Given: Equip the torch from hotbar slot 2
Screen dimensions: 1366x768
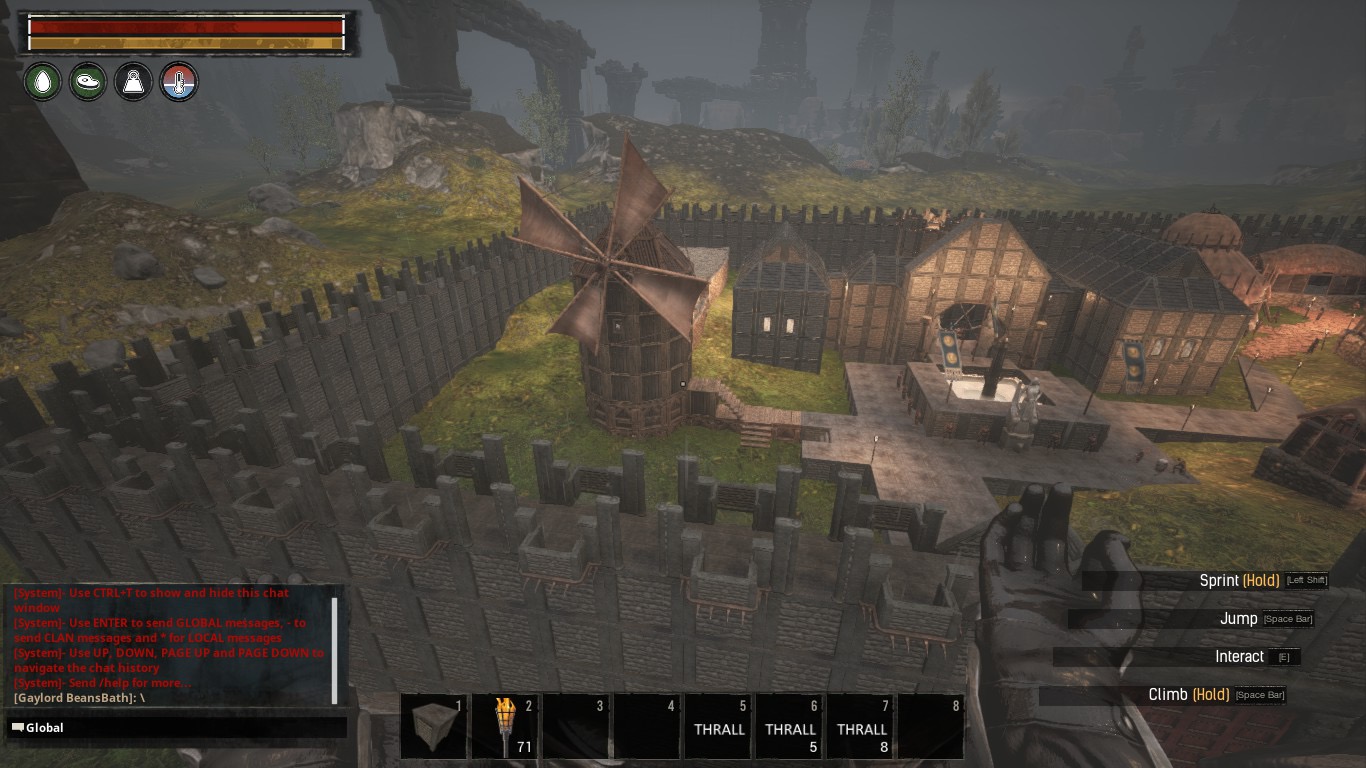Looking at the screenshot, I should pyautogui.click(x=505, y=727).
